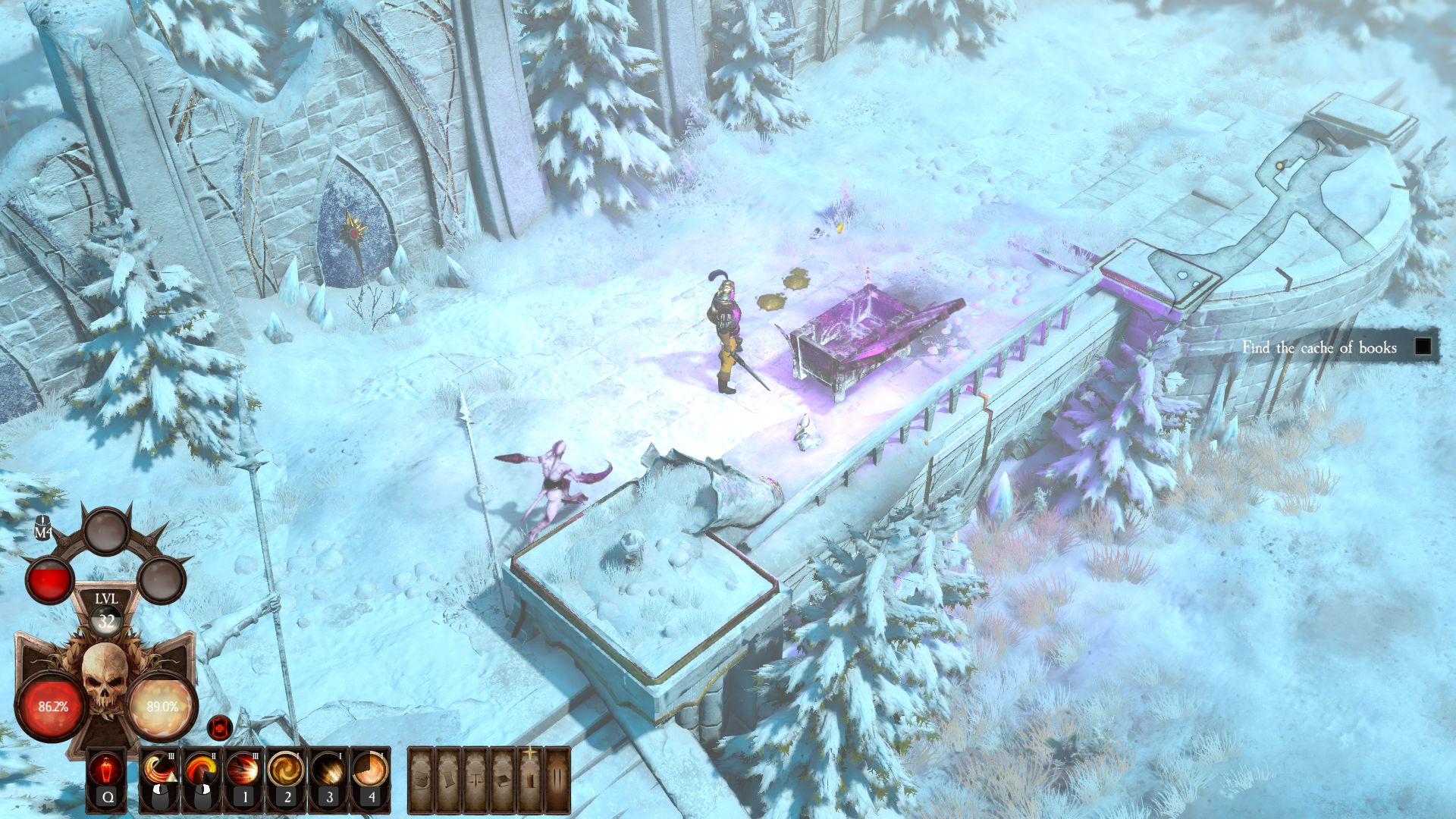Image resolution: width=1456 pixels, height=819 pixels.
Task: Use the dark streak skill on slot 3
Action: [x=328, y=770]
